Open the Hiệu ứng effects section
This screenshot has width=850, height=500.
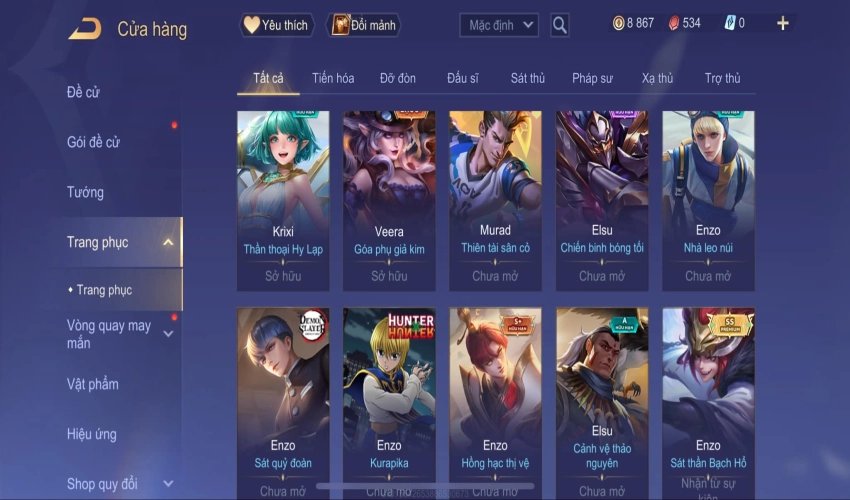pyautogui.click(x=91, y=434)
